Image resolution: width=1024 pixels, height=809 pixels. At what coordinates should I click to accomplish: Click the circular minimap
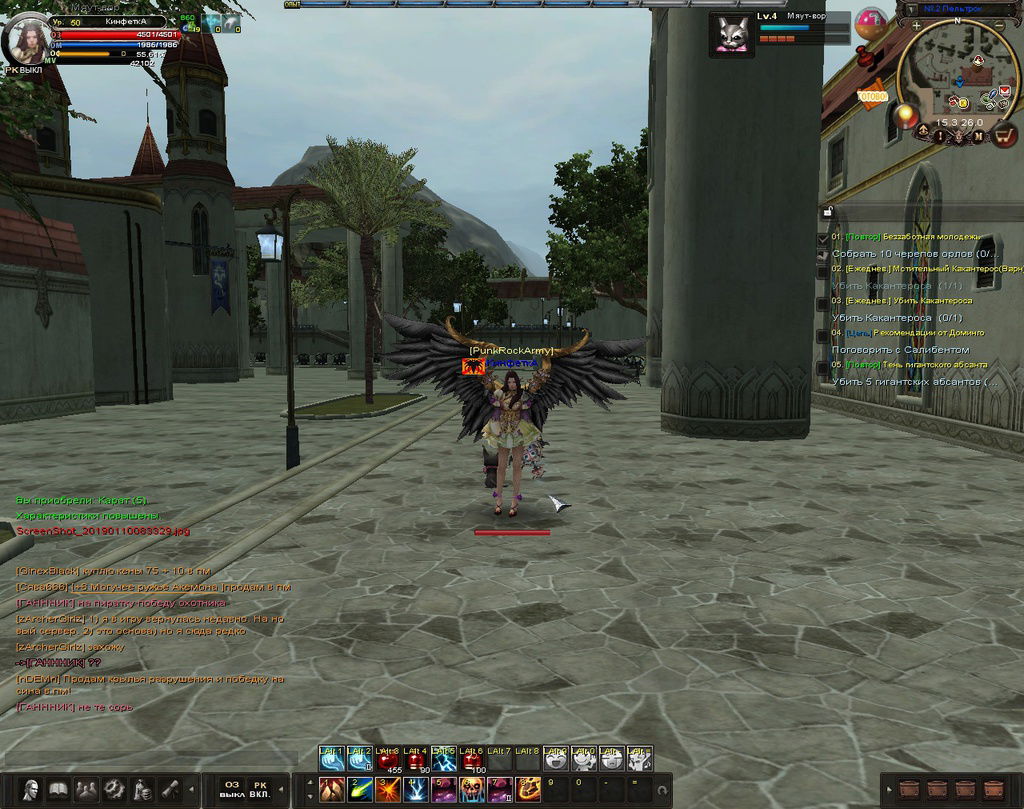tap(957, 82)
